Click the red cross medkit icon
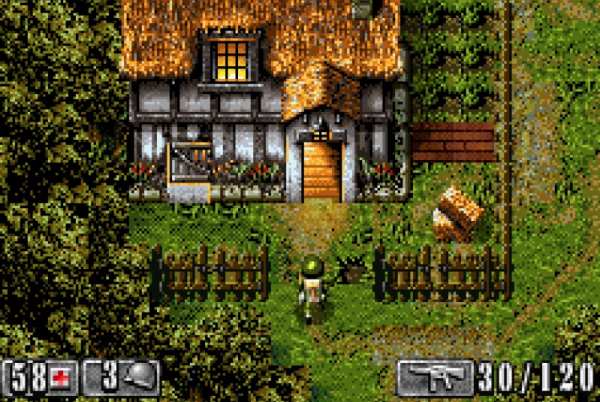The width and height of the screenshot is (600, 402). point(63,378)
